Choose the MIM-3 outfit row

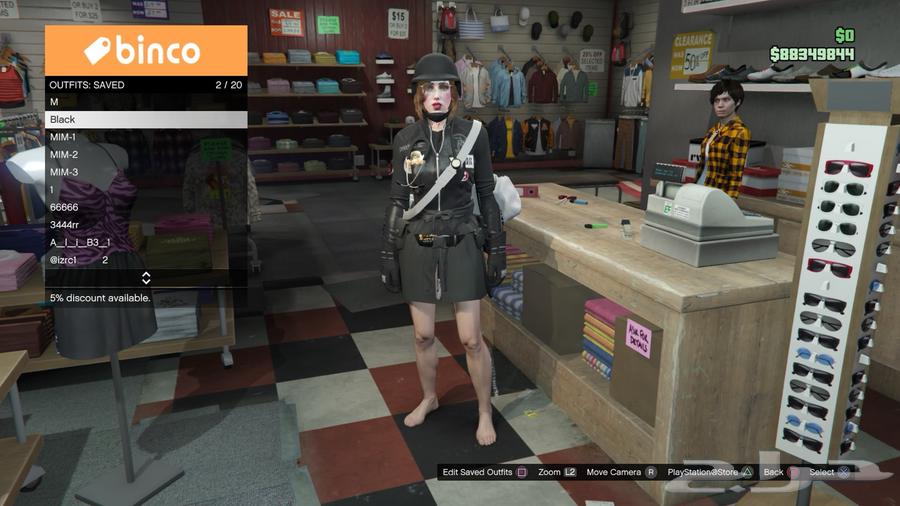coord(146,172)
